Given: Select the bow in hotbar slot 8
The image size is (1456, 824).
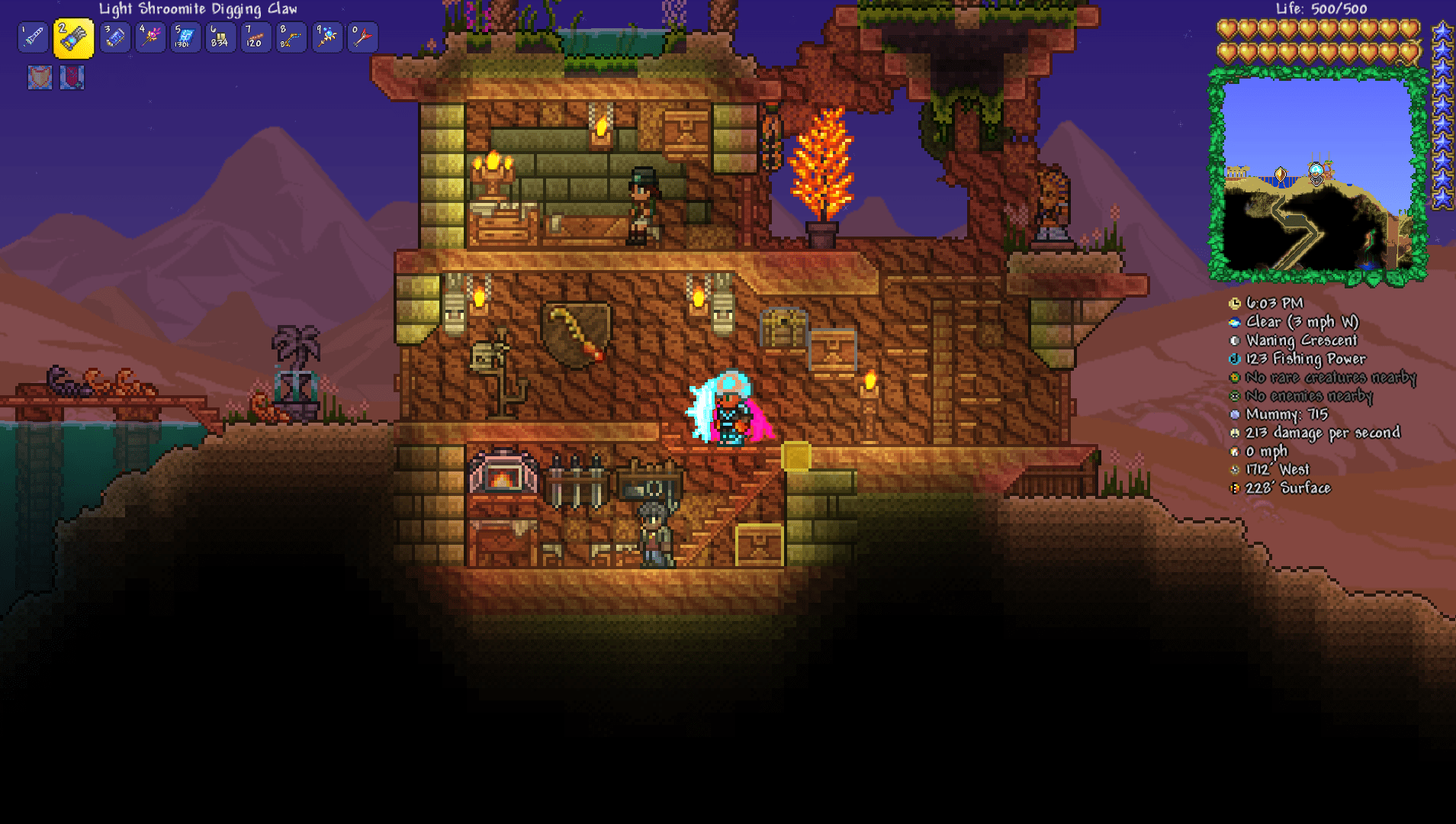Looking at the screenshot, I should point(291,37).
